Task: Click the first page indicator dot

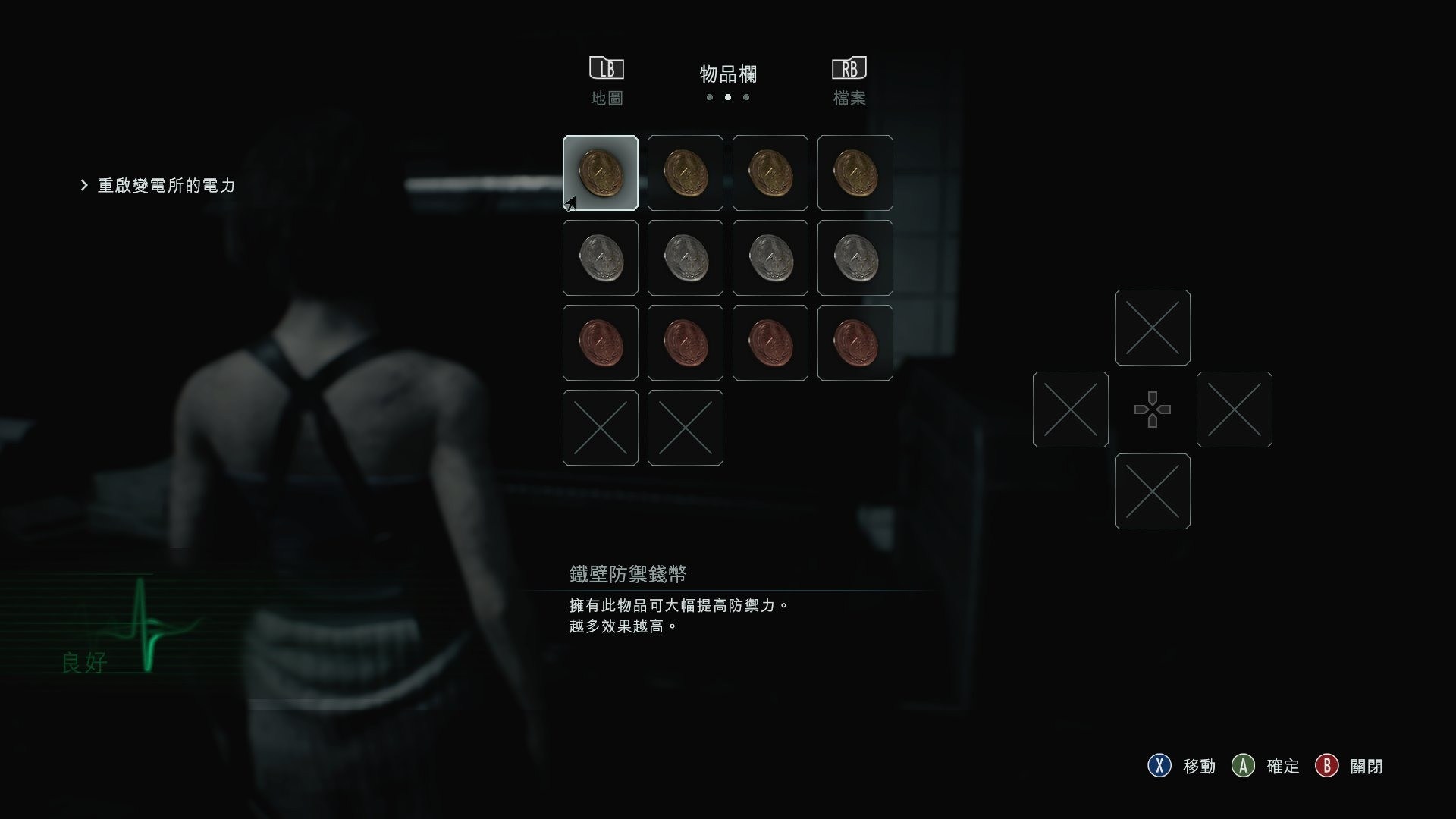Action: [x=710, y=97]
